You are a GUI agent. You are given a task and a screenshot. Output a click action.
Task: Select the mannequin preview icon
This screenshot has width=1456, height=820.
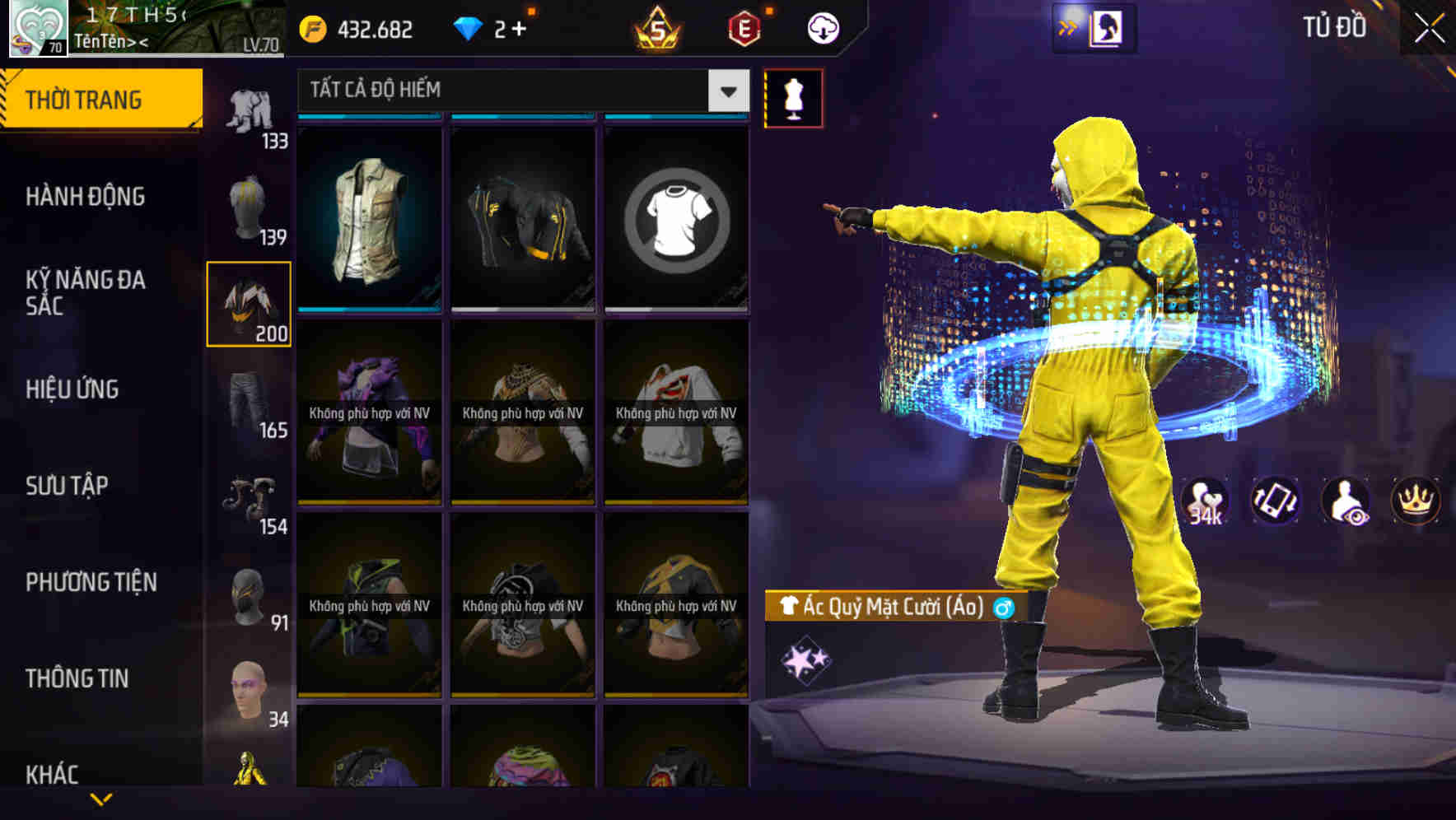pyautogui.click(x=793, y=97)
